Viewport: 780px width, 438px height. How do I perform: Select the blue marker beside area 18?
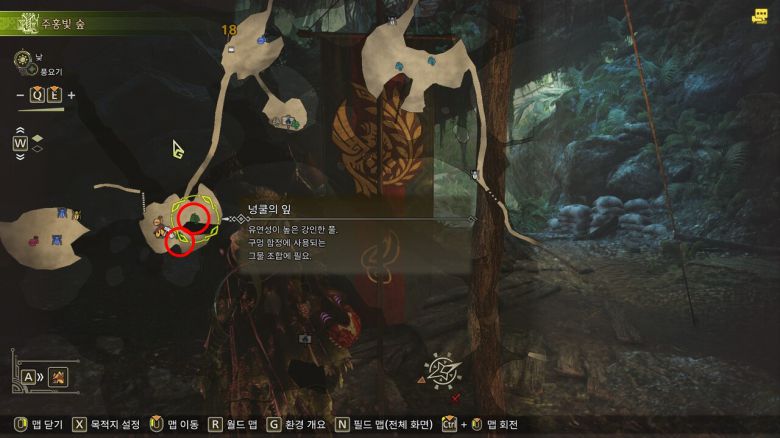click(262, 40)
